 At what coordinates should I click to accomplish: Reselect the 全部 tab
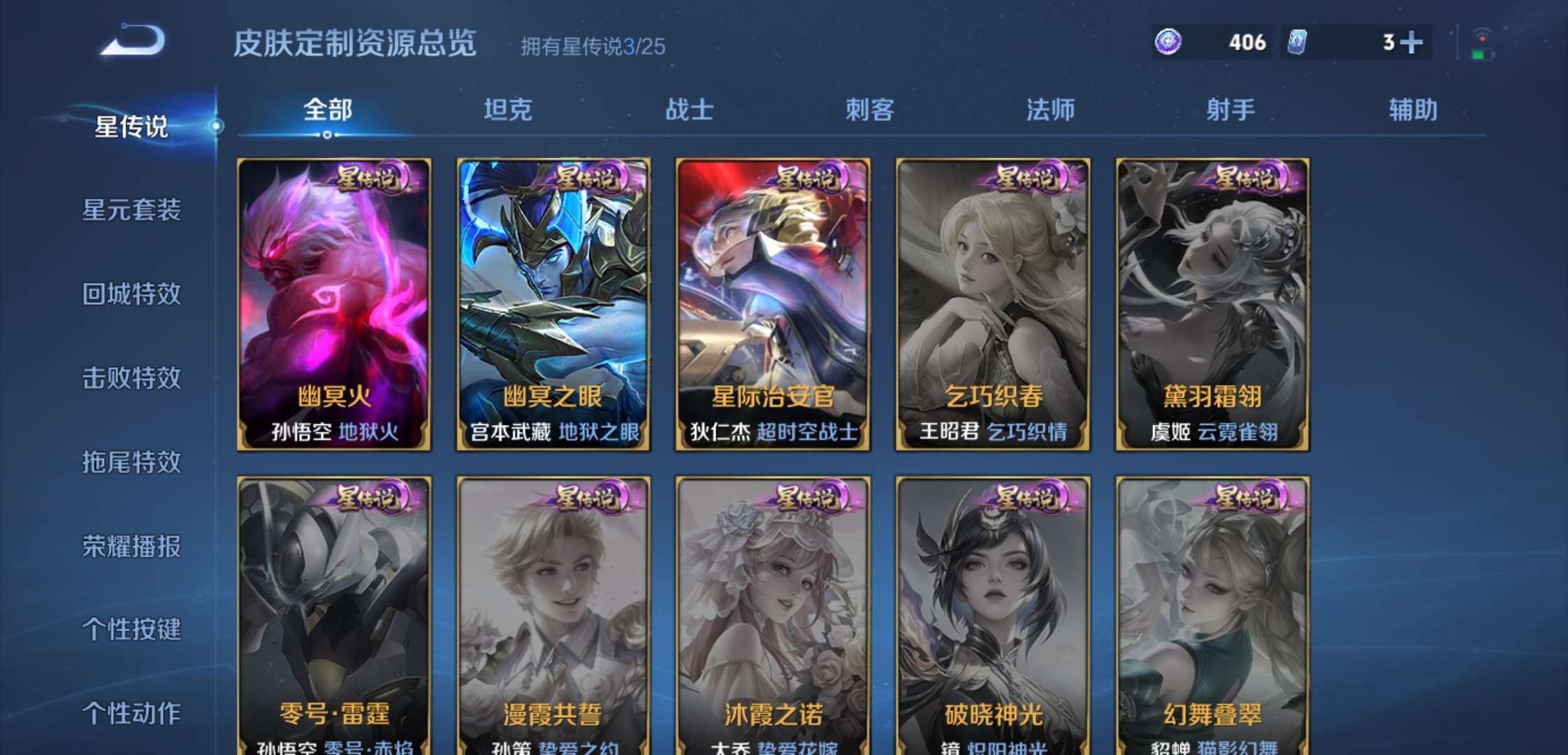pyautogui.click(x=328, y=108)
